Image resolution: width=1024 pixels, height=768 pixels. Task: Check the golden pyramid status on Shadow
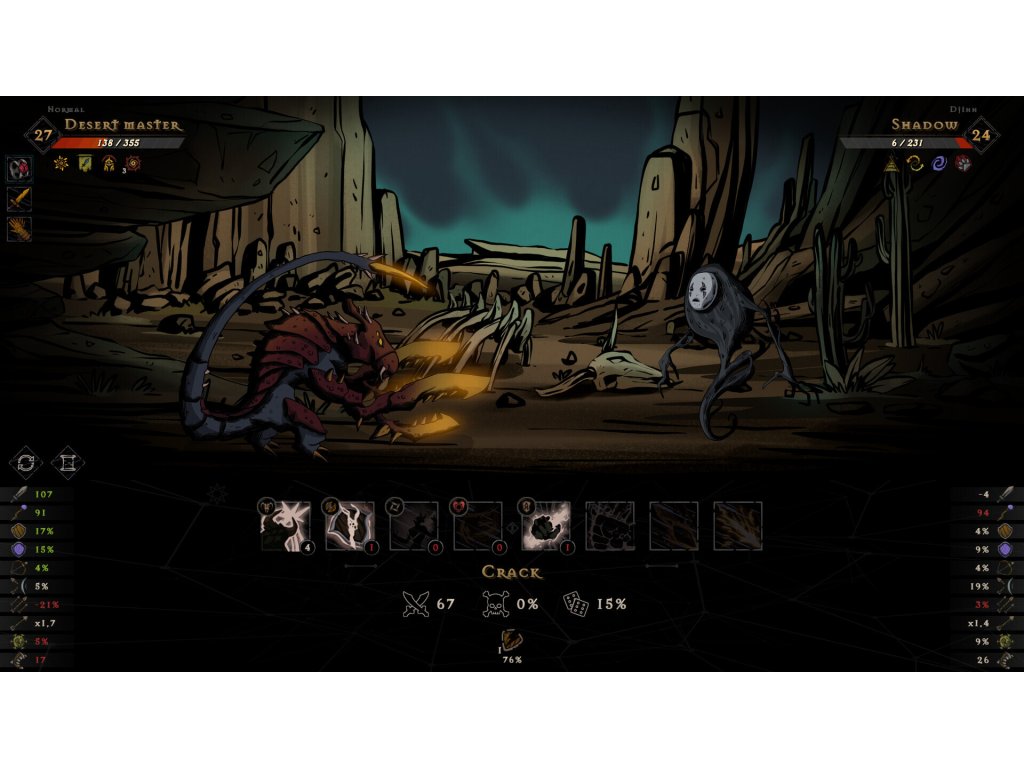tap(891, 163)
